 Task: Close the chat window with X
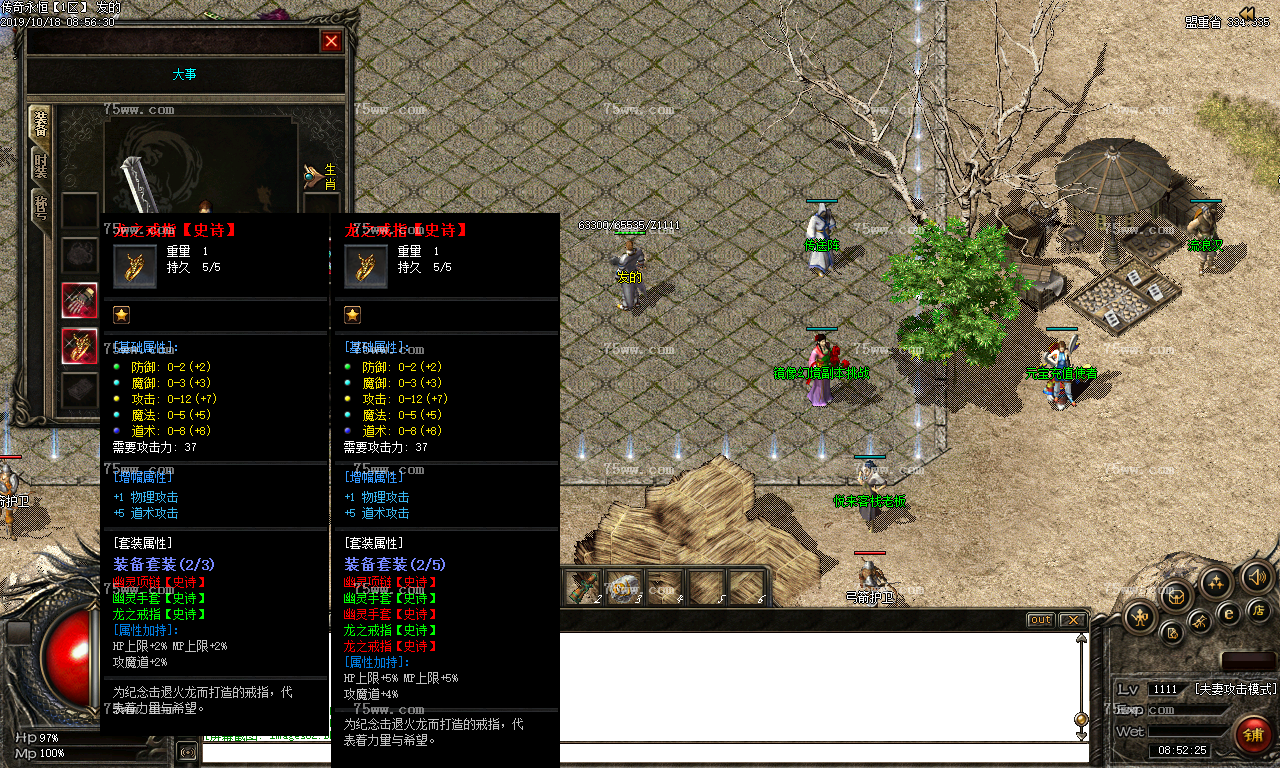(1072, 620)
